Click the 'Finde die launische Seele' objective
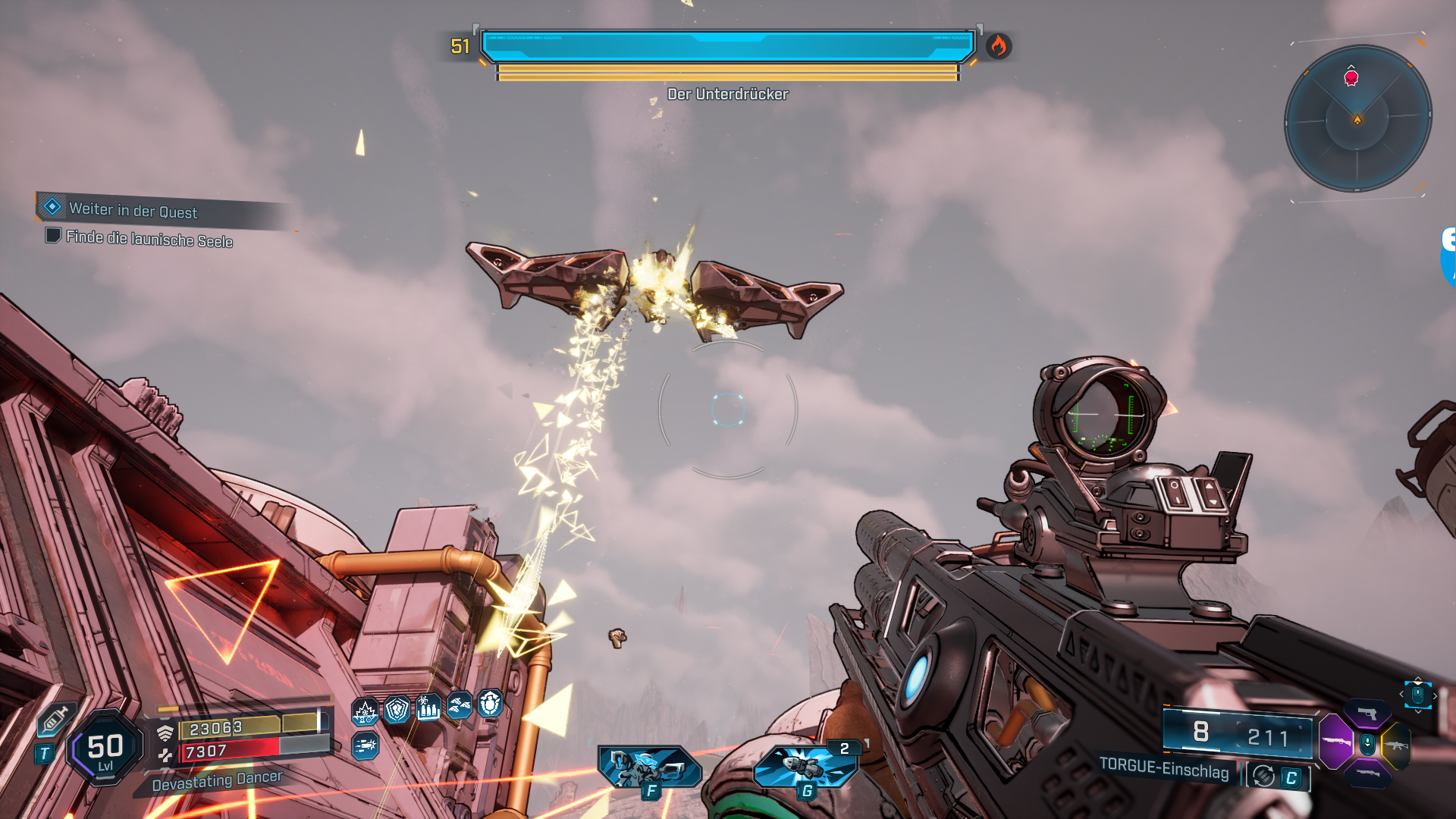This screenshot has height=819, width=1456. 149,239
